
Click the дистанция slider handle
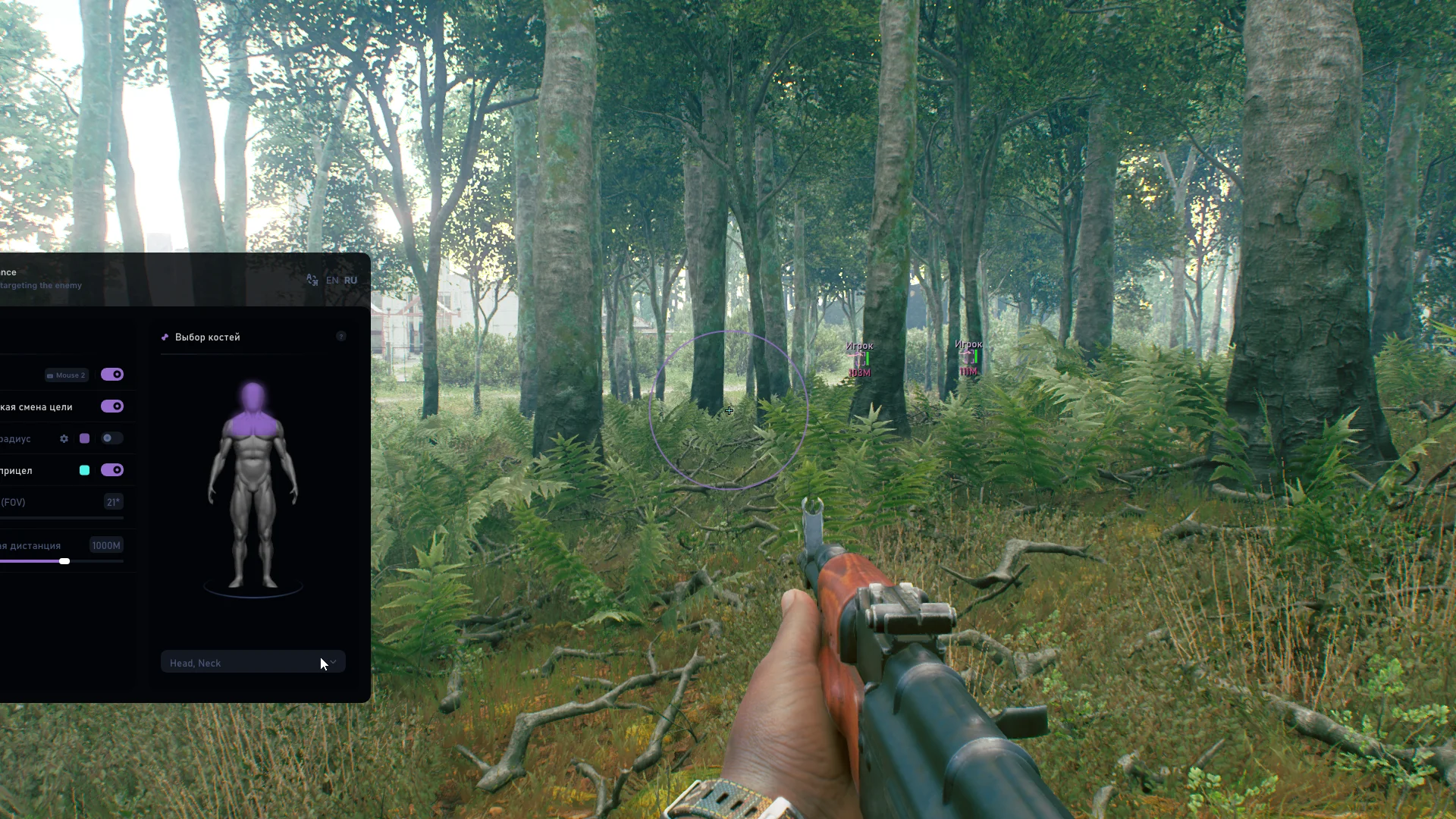coord(64,561)
